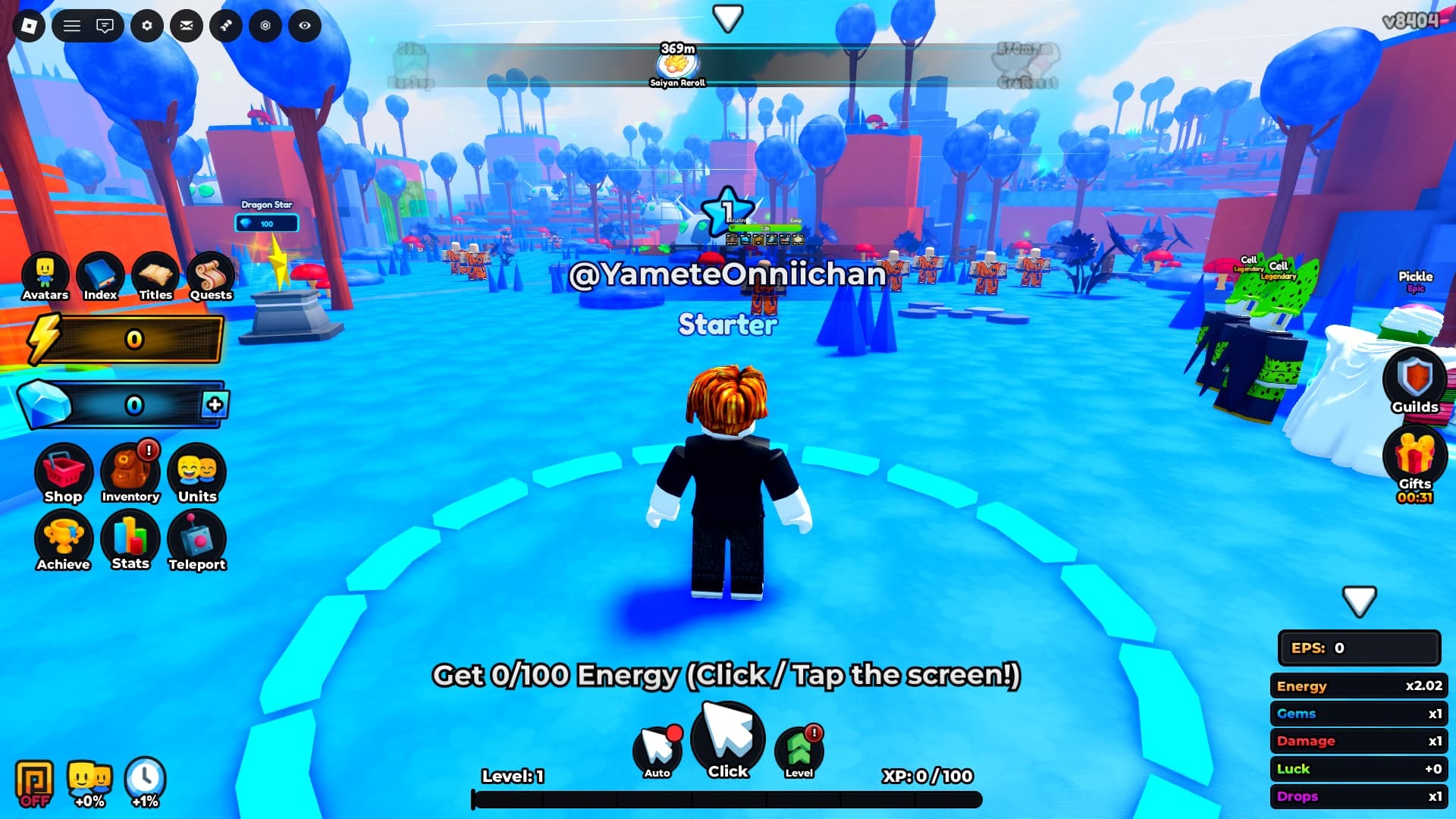Open the Units menu
Screen dimensions: 1456x819
pyautogui.click(x=197, y=473)
